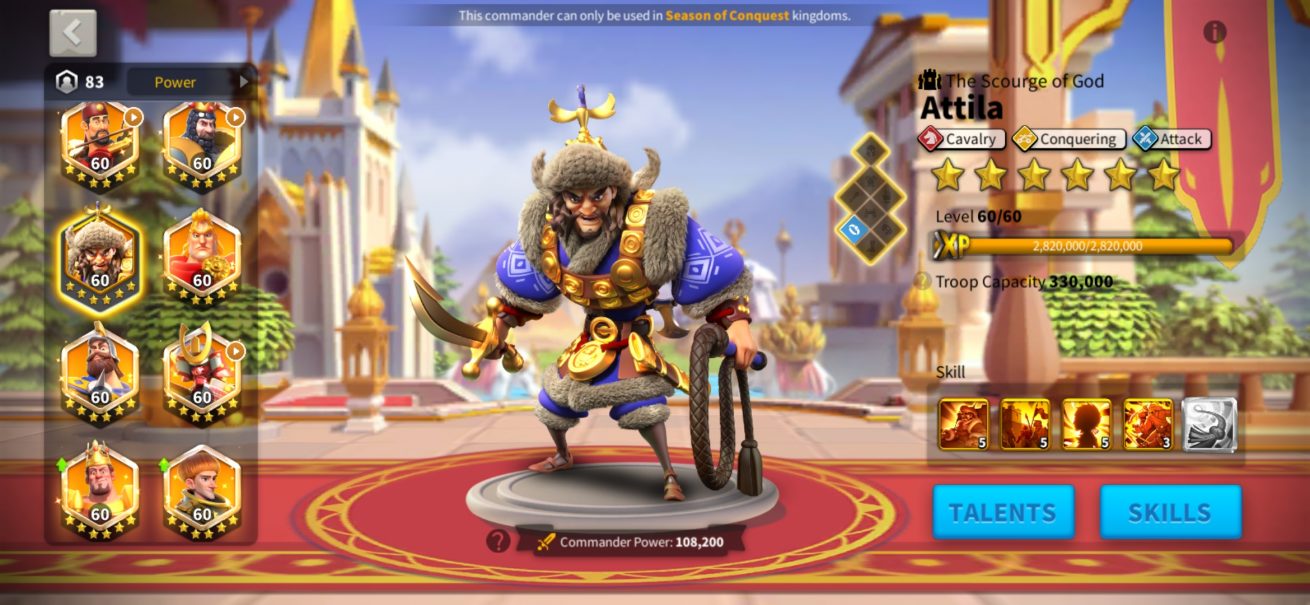Image resolution: width=1310 pixels, height=605 pixels.
Task: View the Cavalry specialty tag
Action: click(x=962, y=139)
